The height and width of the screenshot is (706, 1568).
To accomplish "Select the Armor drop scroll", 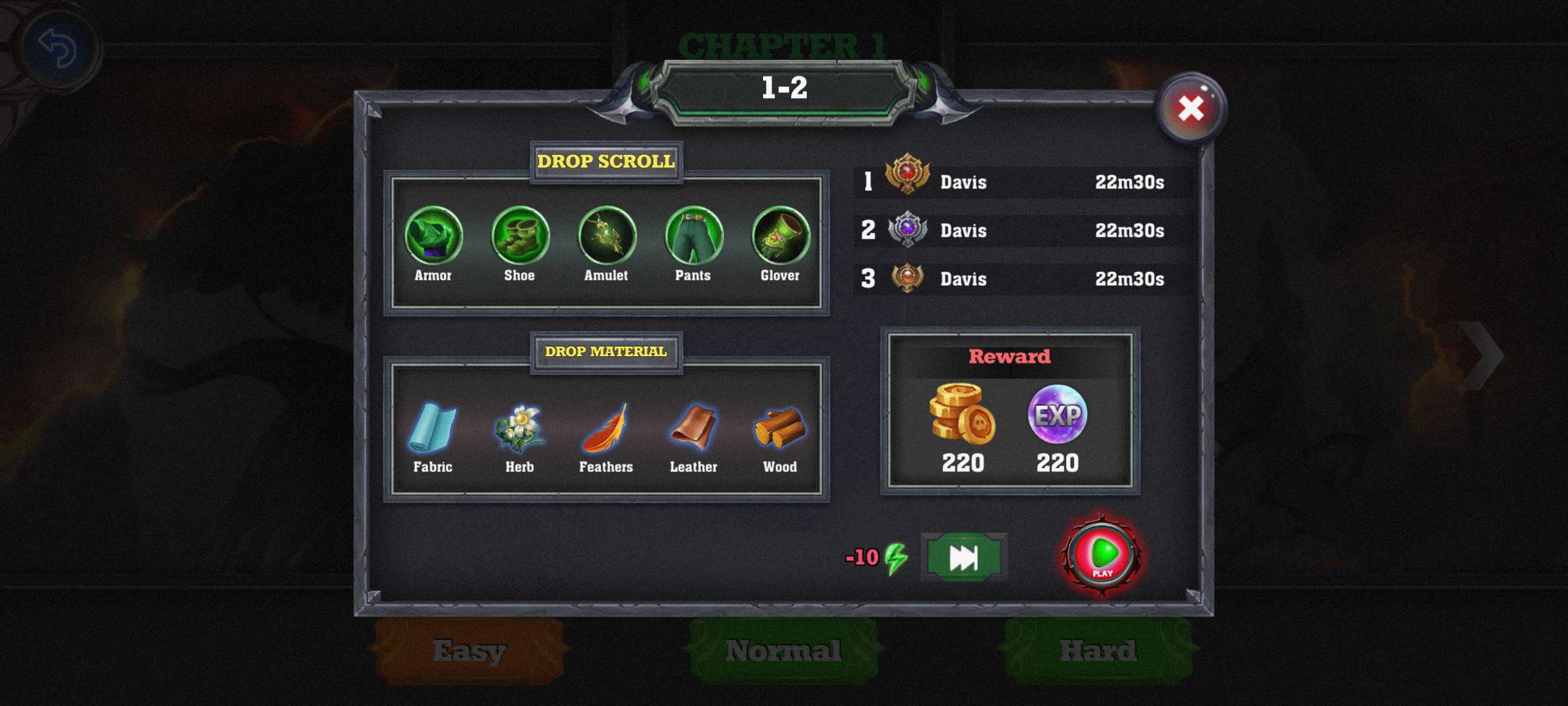I will point(433,236).
